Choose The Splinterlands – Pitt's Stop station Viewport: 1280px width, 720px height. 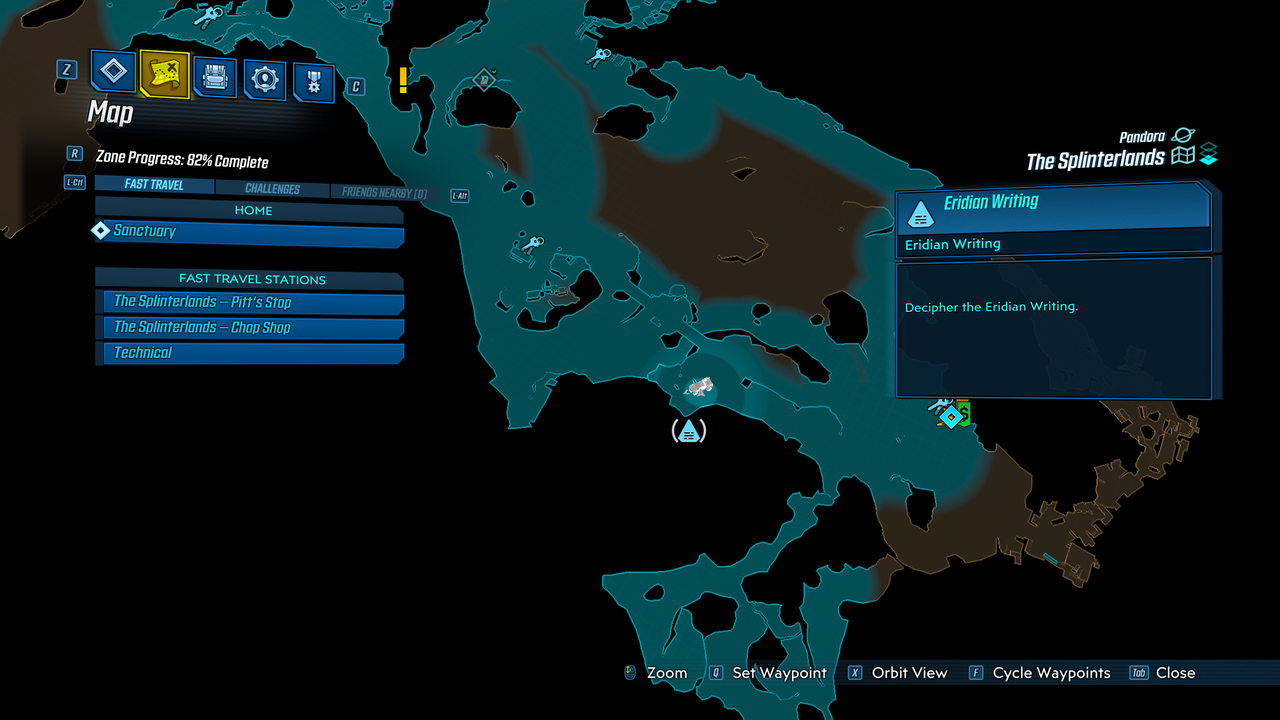250,302
